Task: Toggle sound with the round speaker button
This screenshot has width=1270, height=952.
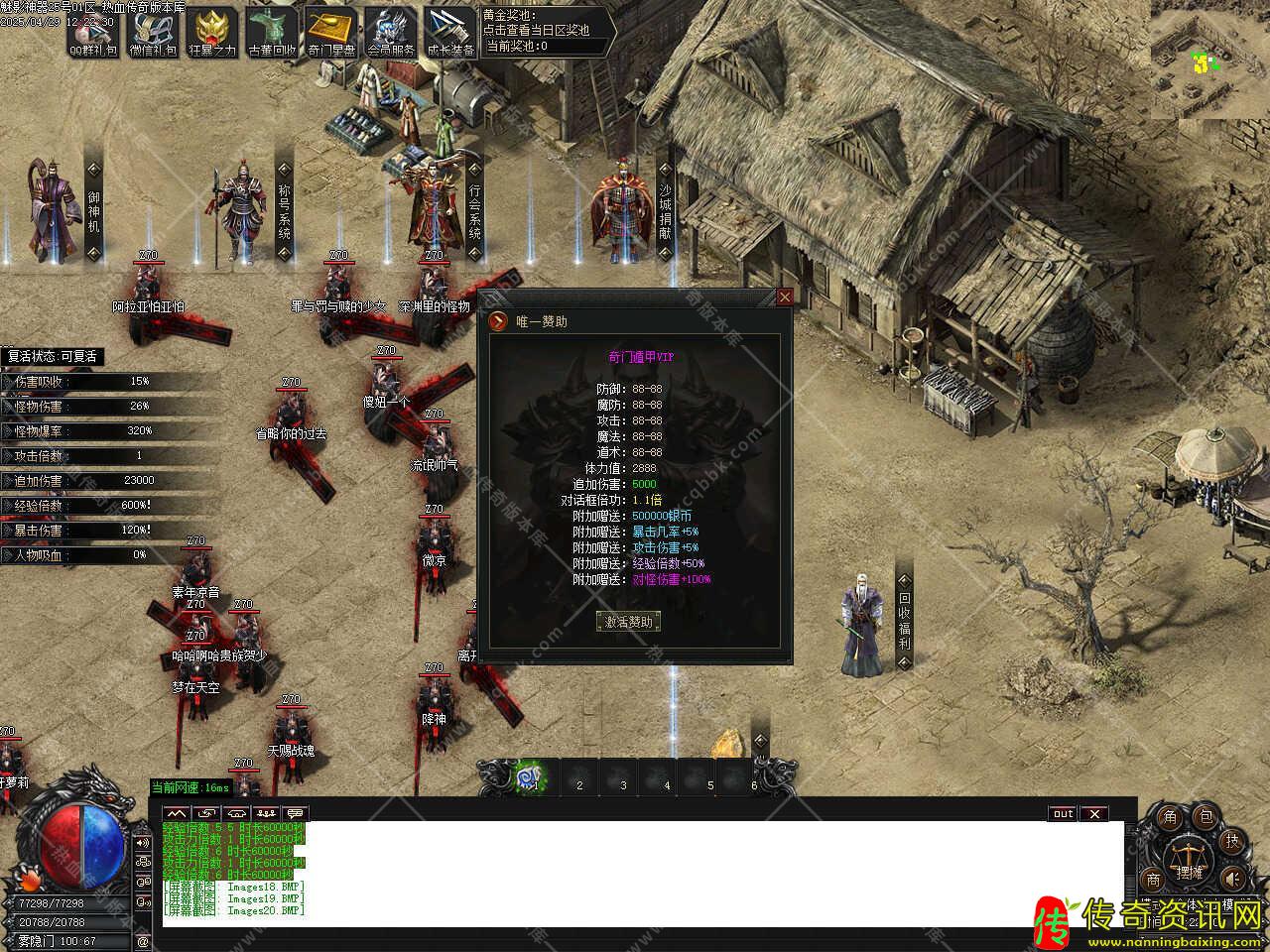Action: [x=1231, y=879]
